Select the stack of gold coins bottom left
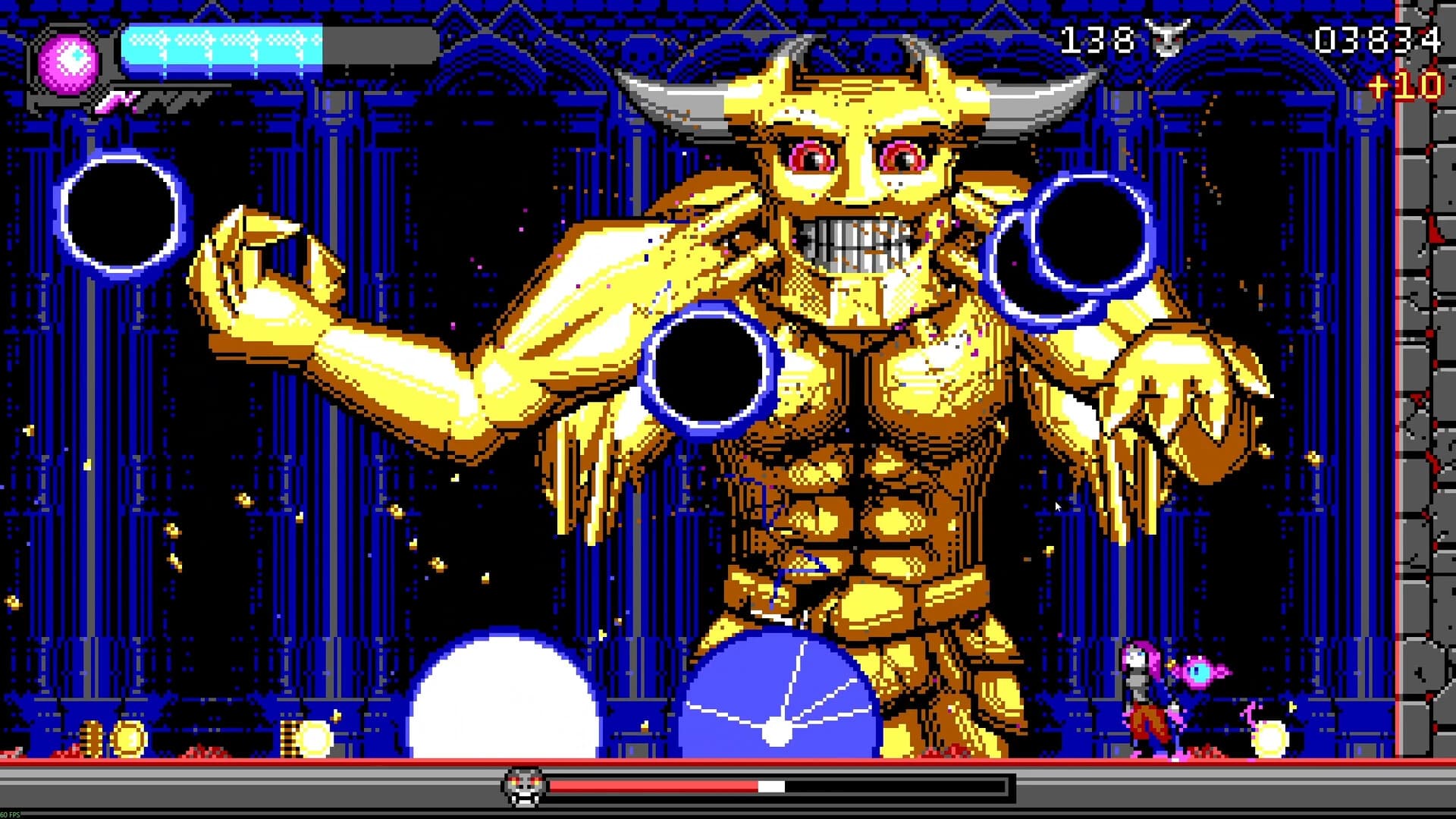Image resolution: width=1456 pixels, height=819 pixels. pos(91,737)
